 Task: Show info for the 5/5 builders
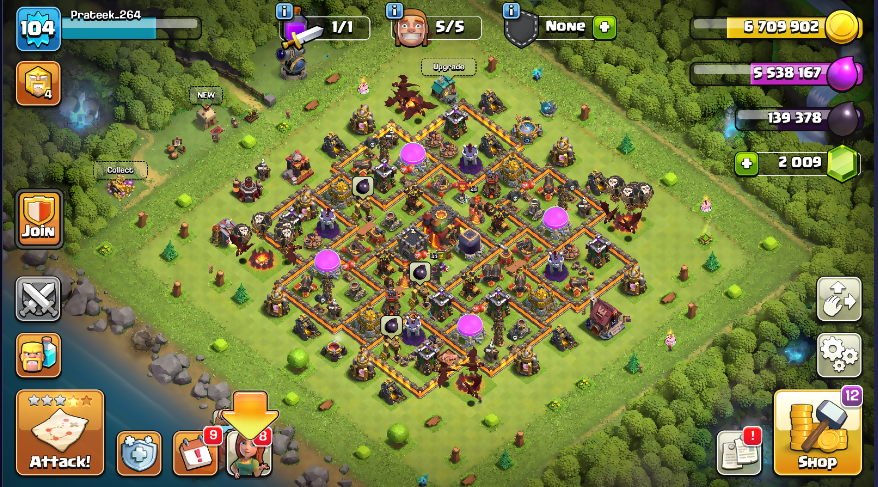[x=394, y=11]
